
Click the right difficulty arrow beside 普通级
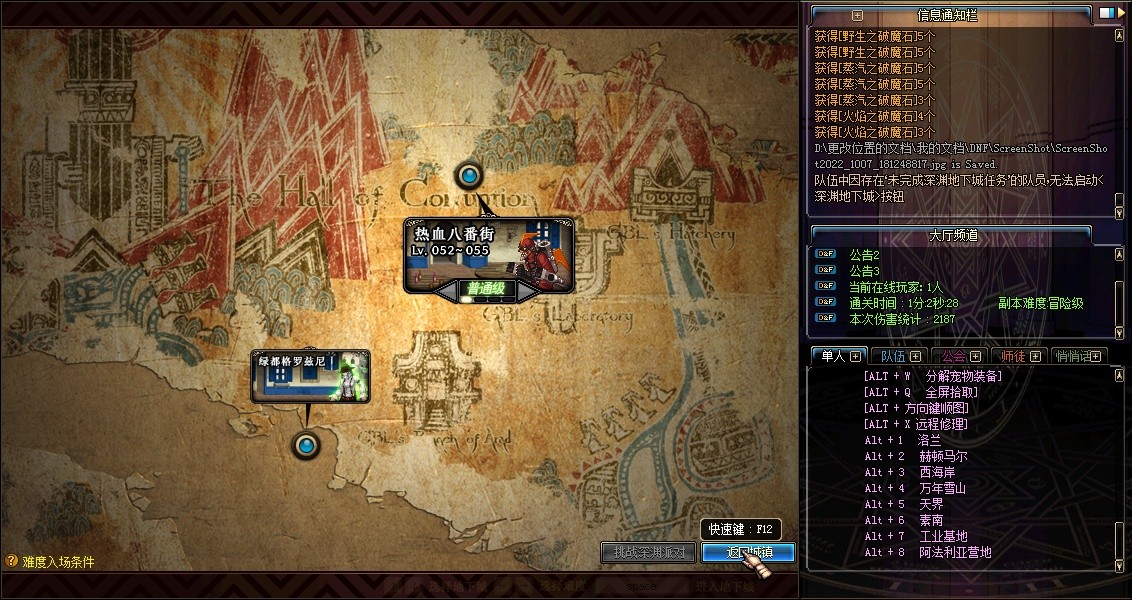[527, 290]
